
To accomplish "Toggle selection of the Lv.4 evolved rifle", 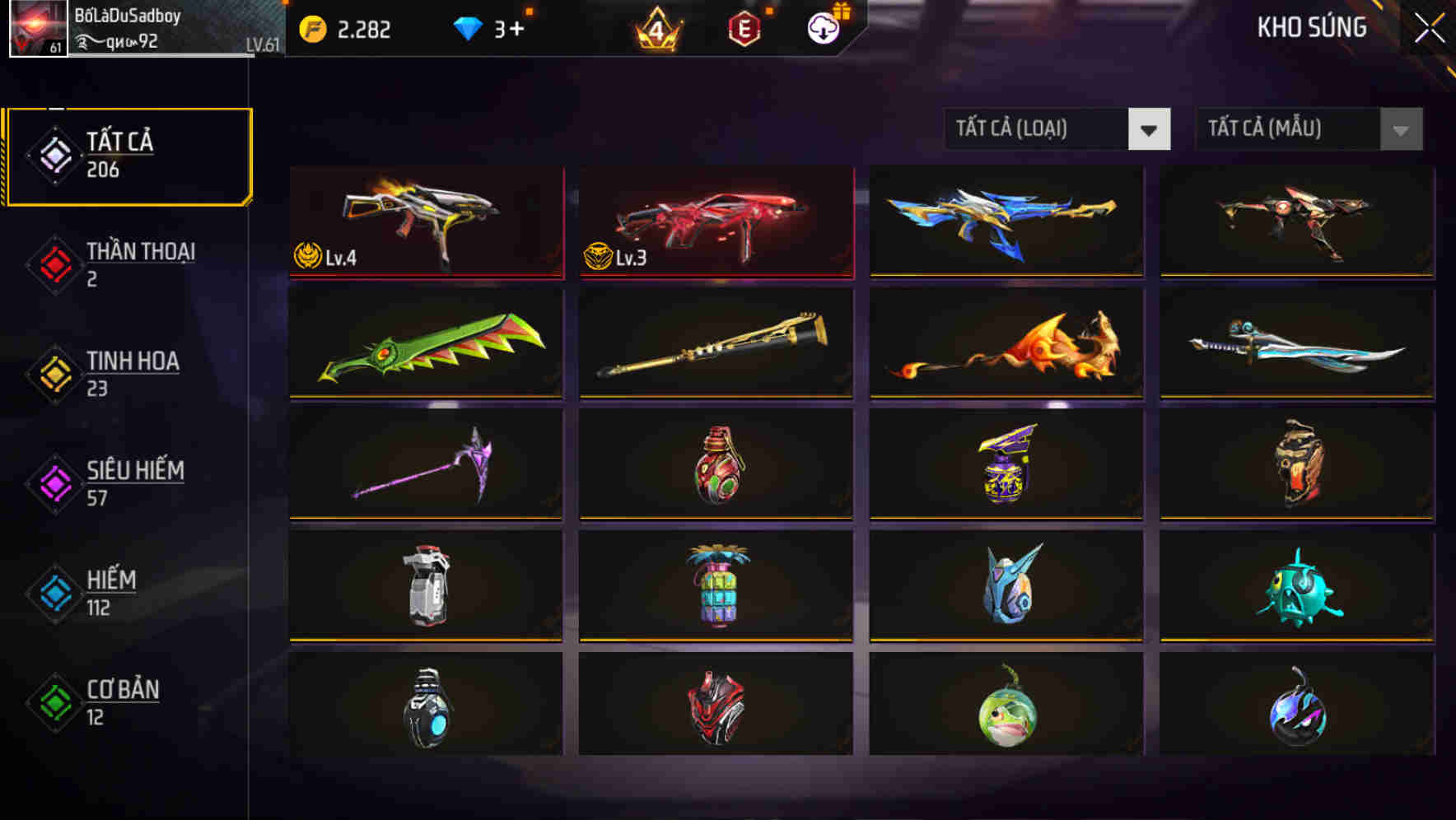I will 425,222.
